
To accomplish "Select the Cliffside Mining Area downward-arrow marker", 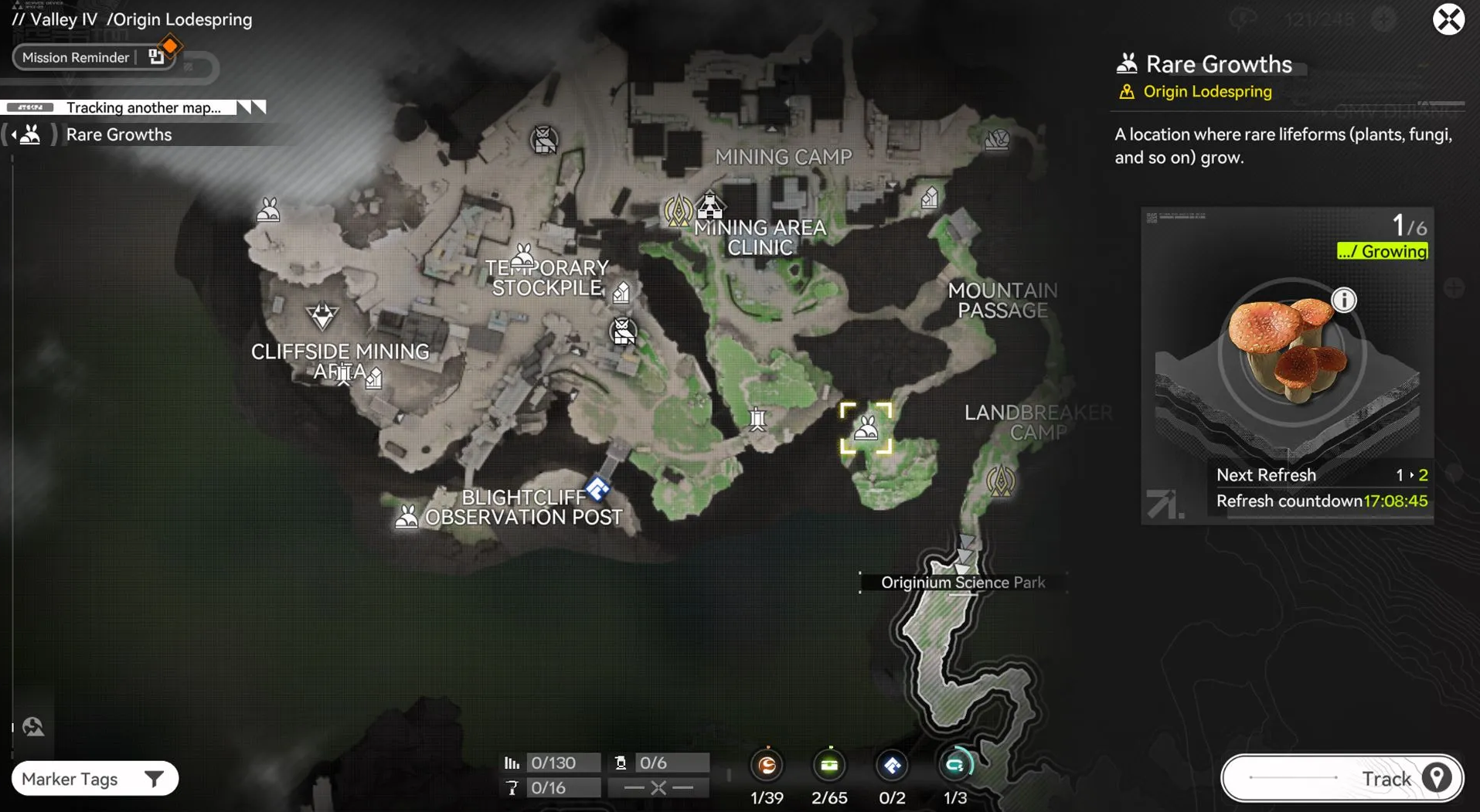I will [322, 314].
